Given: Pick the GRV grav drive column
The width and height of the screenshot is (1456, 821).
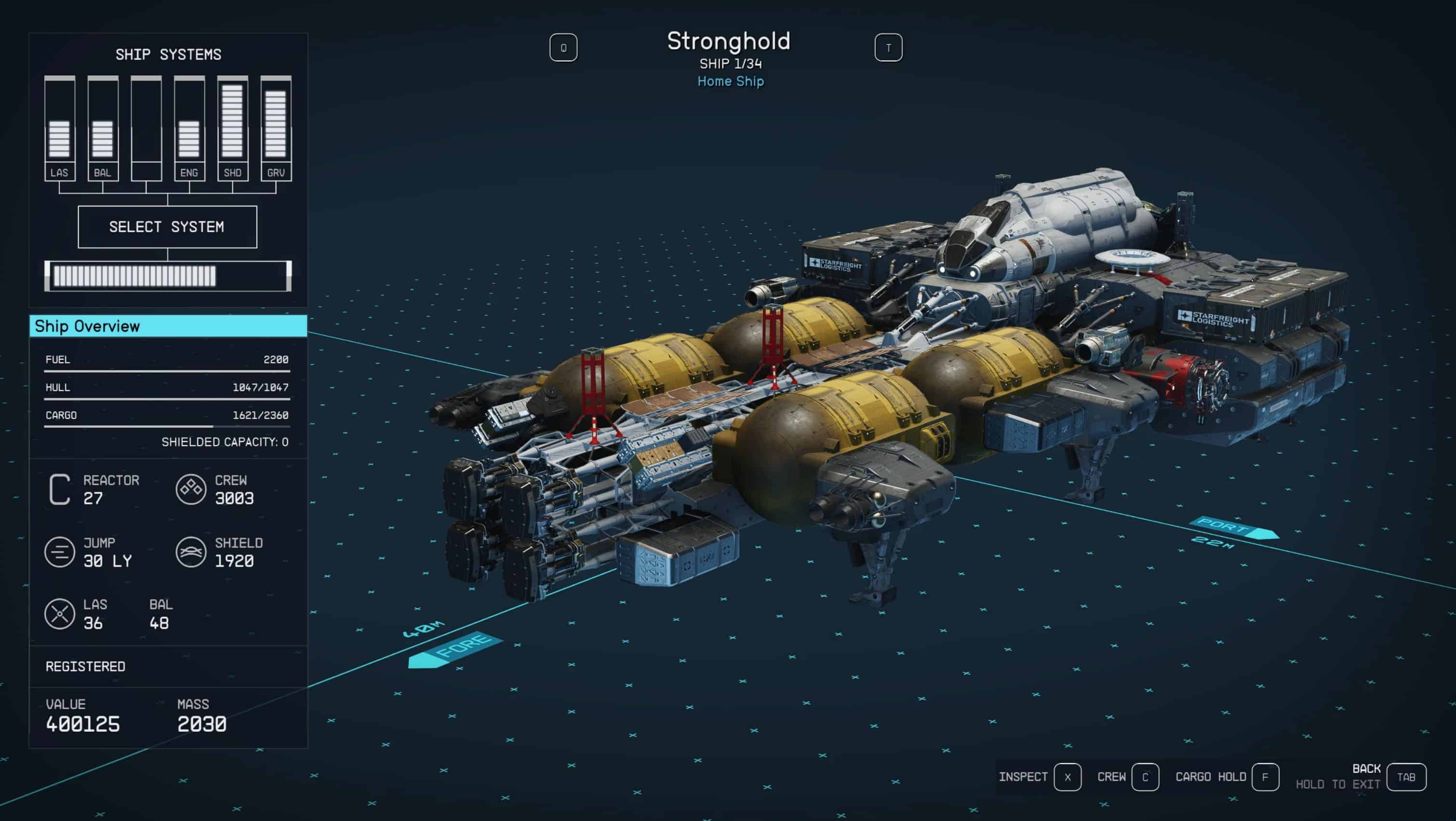Looking at the screenshot, I should pyautogui.click(x=276, y=129).
